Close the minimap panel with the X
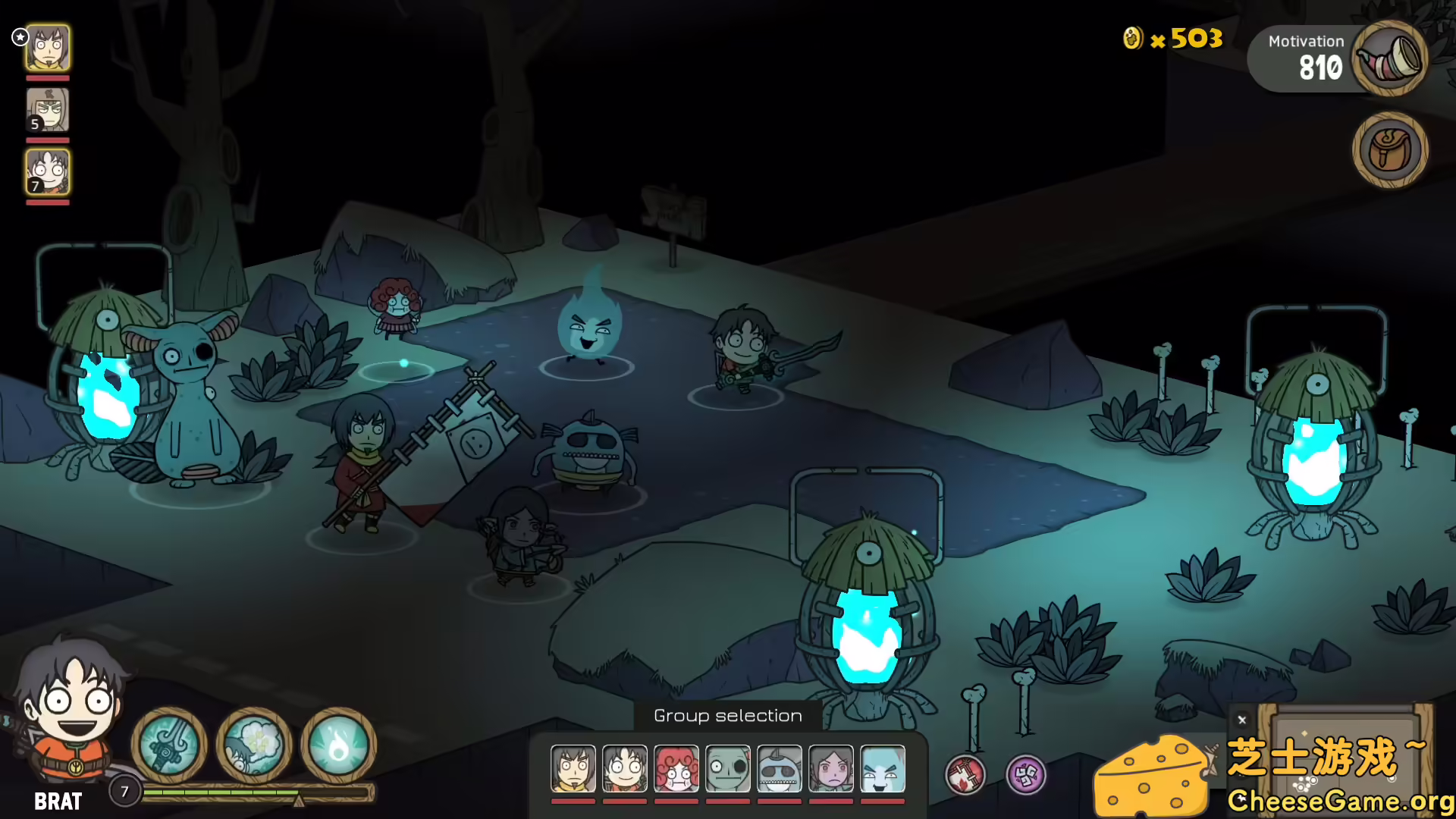 pyautogui.click(x=1242, y=720)
